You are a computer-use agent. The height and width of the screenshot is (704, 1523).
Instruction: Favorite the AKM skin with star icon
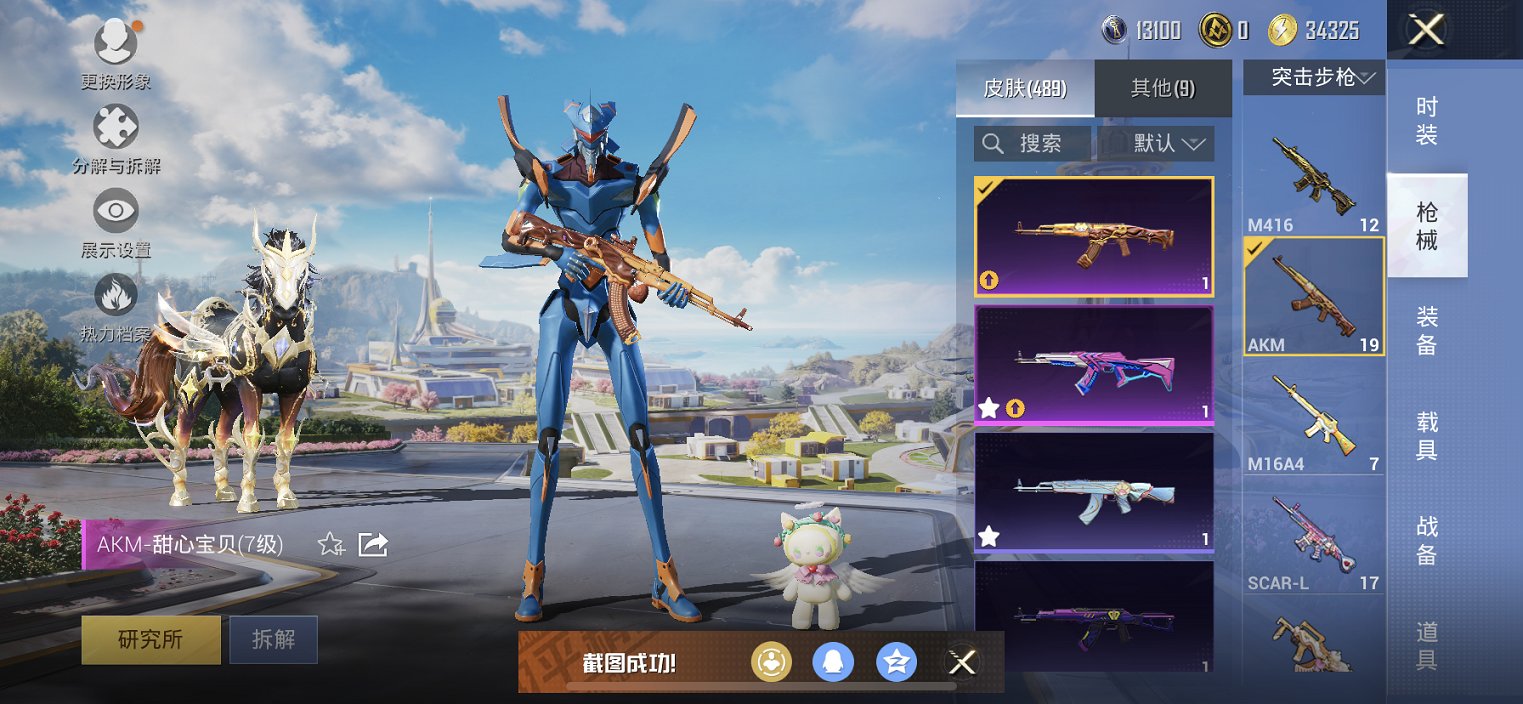click(x=330, y=544)
